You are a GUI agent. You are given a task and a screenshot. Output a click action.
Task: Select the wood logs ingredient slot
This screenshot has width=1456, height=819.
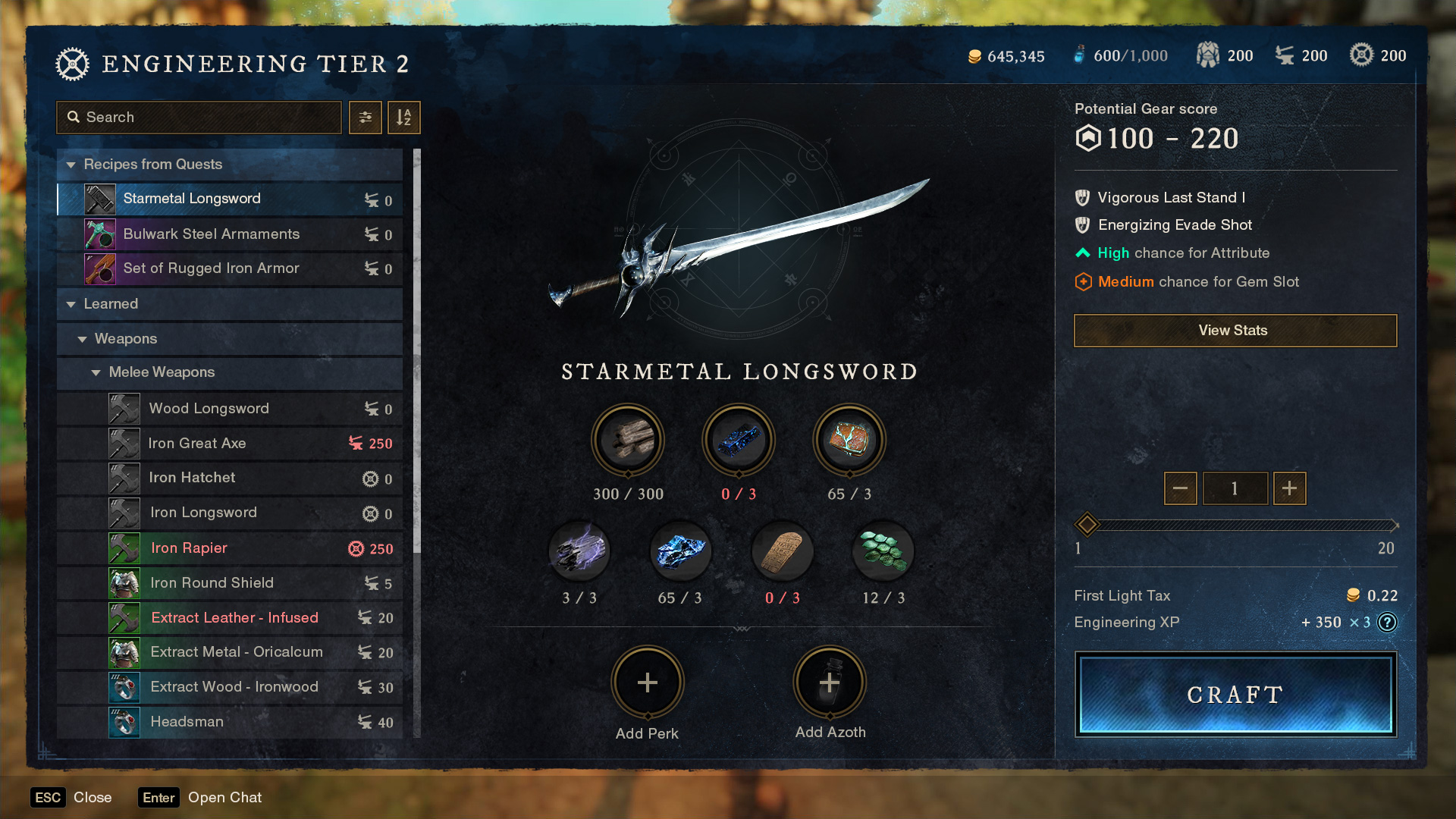tap(627, 440)
